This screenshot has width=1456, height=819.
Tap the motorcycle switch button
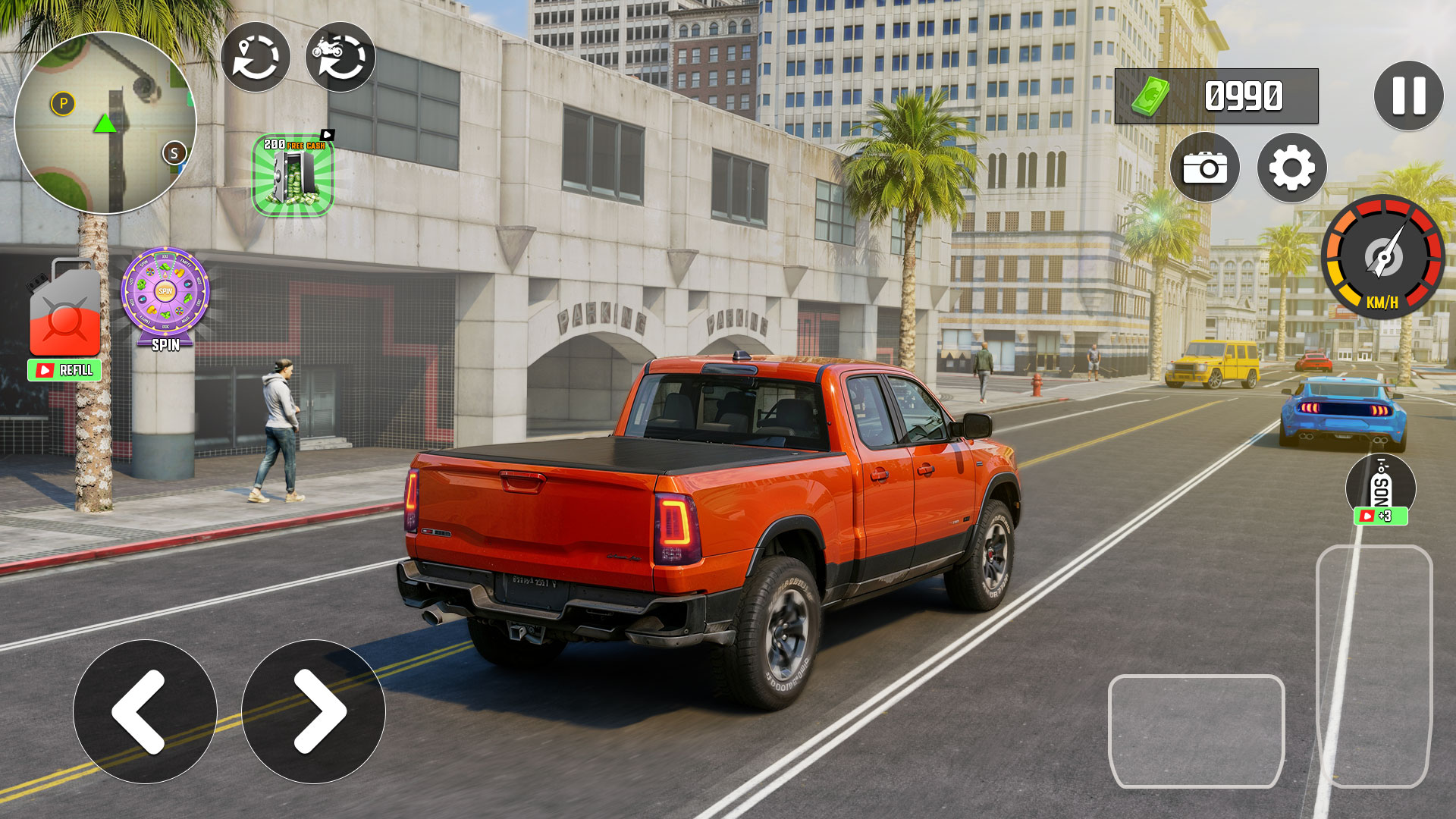340,57
